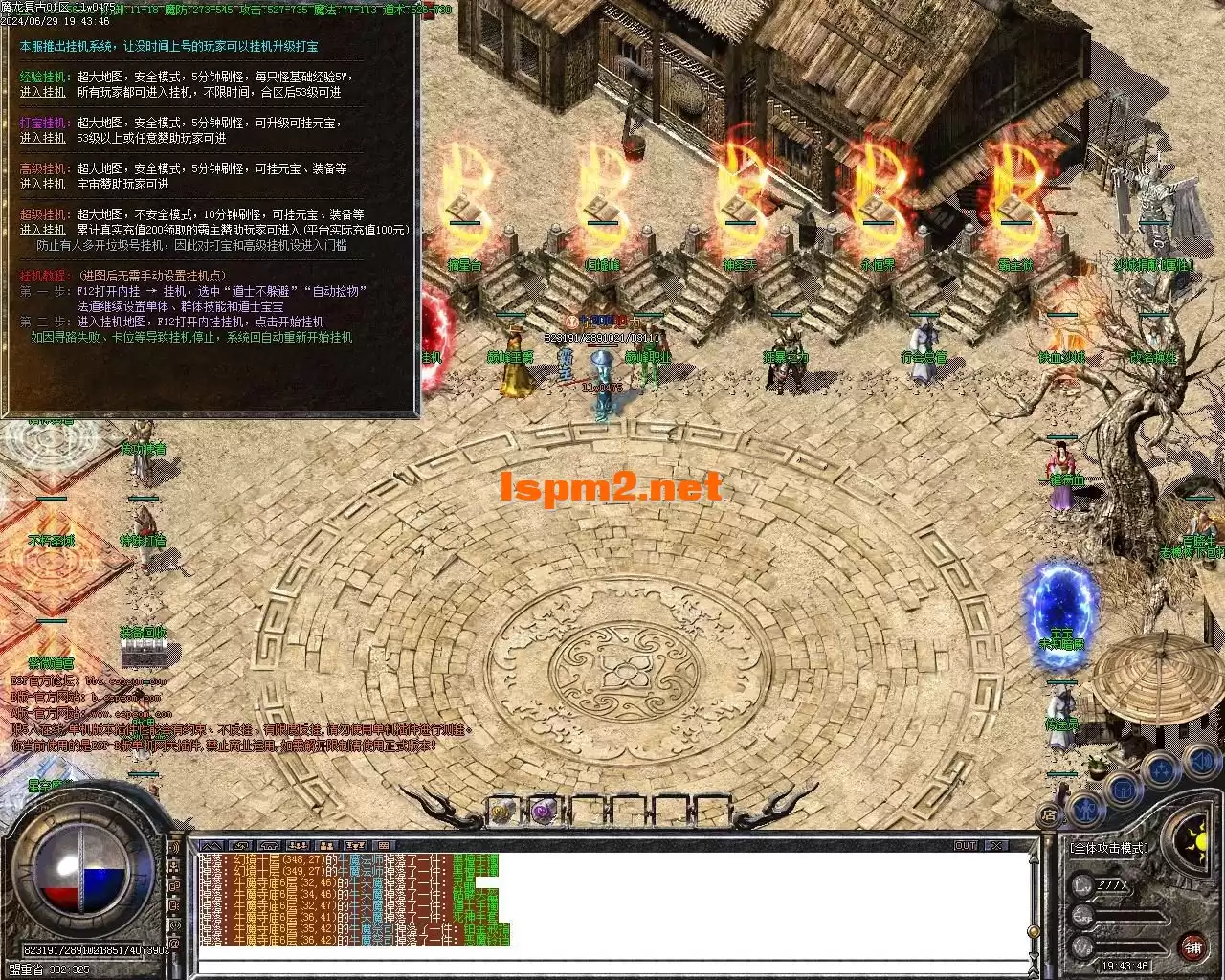Click 进入挂机 under 打宝挂机
1225x980 pixels.
click(43, 138)
